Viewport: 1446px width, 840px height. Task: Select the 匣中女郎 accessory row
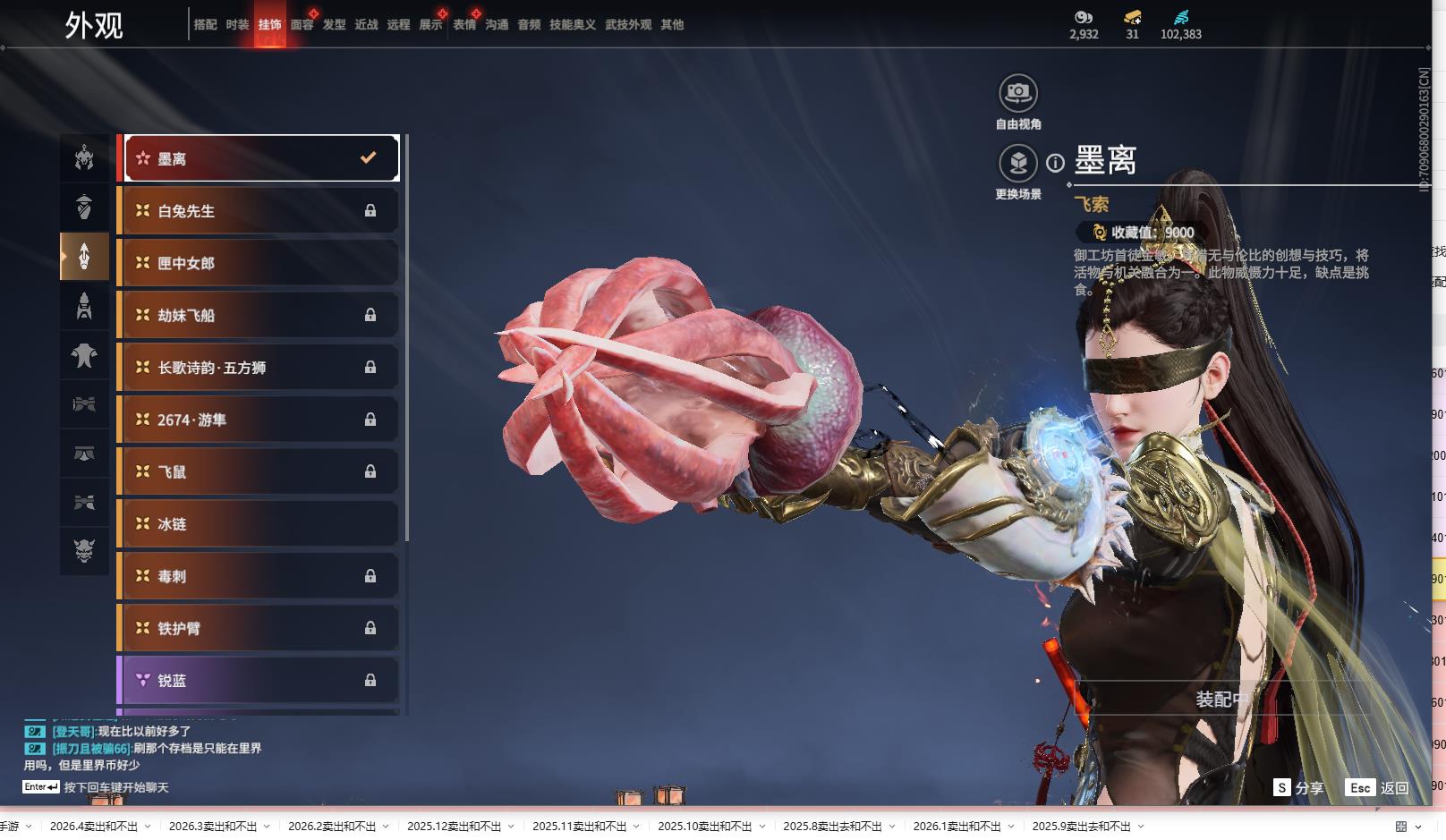click(x=259, y=263)
